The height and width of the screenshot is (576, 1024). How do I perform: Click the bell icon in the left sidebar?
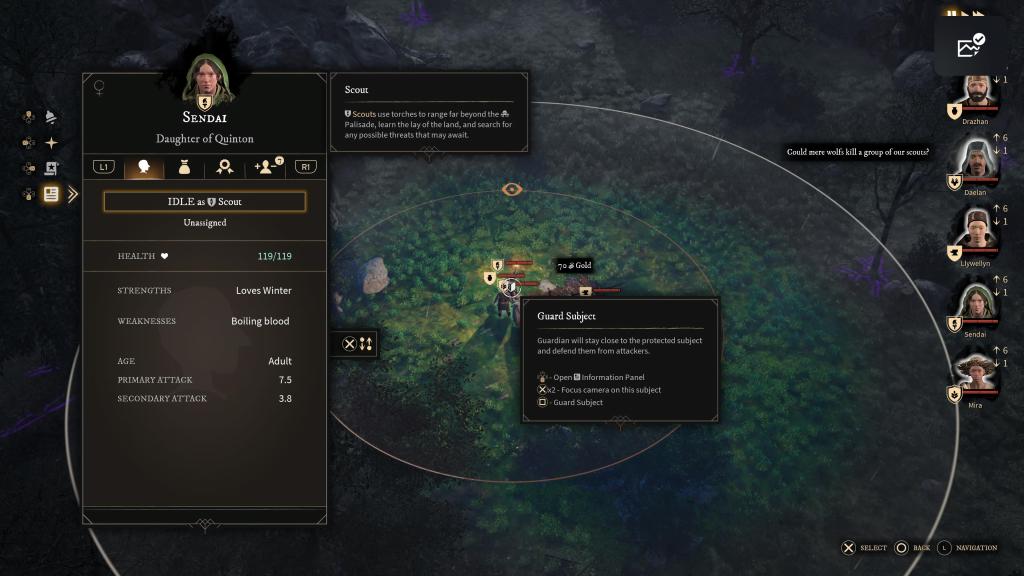(51, 117)
